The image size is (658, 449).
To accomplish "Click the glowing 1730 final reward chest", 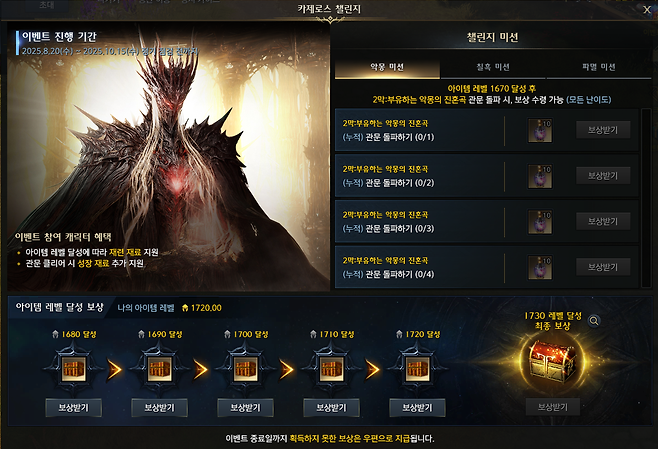I will click(553, 360).
